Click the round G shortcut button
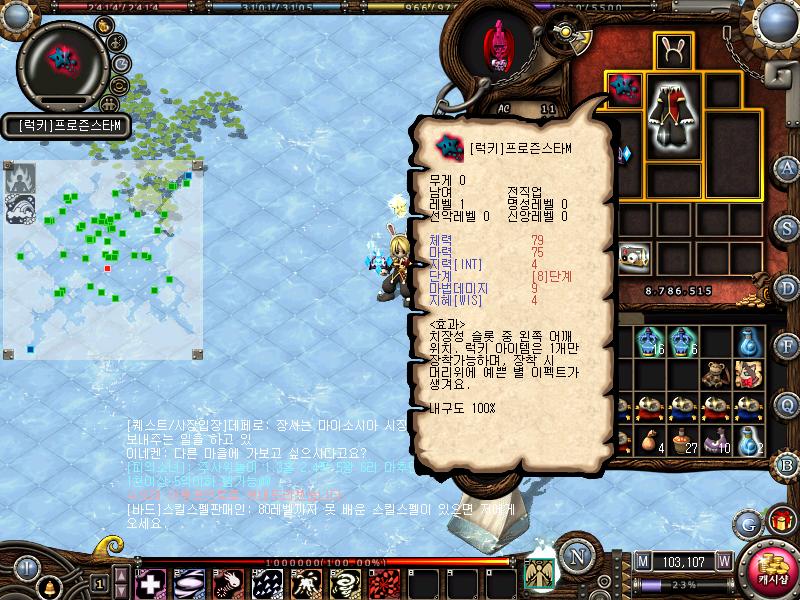The width and height of the screenshot is (800, 600). (x=746, y=522)
